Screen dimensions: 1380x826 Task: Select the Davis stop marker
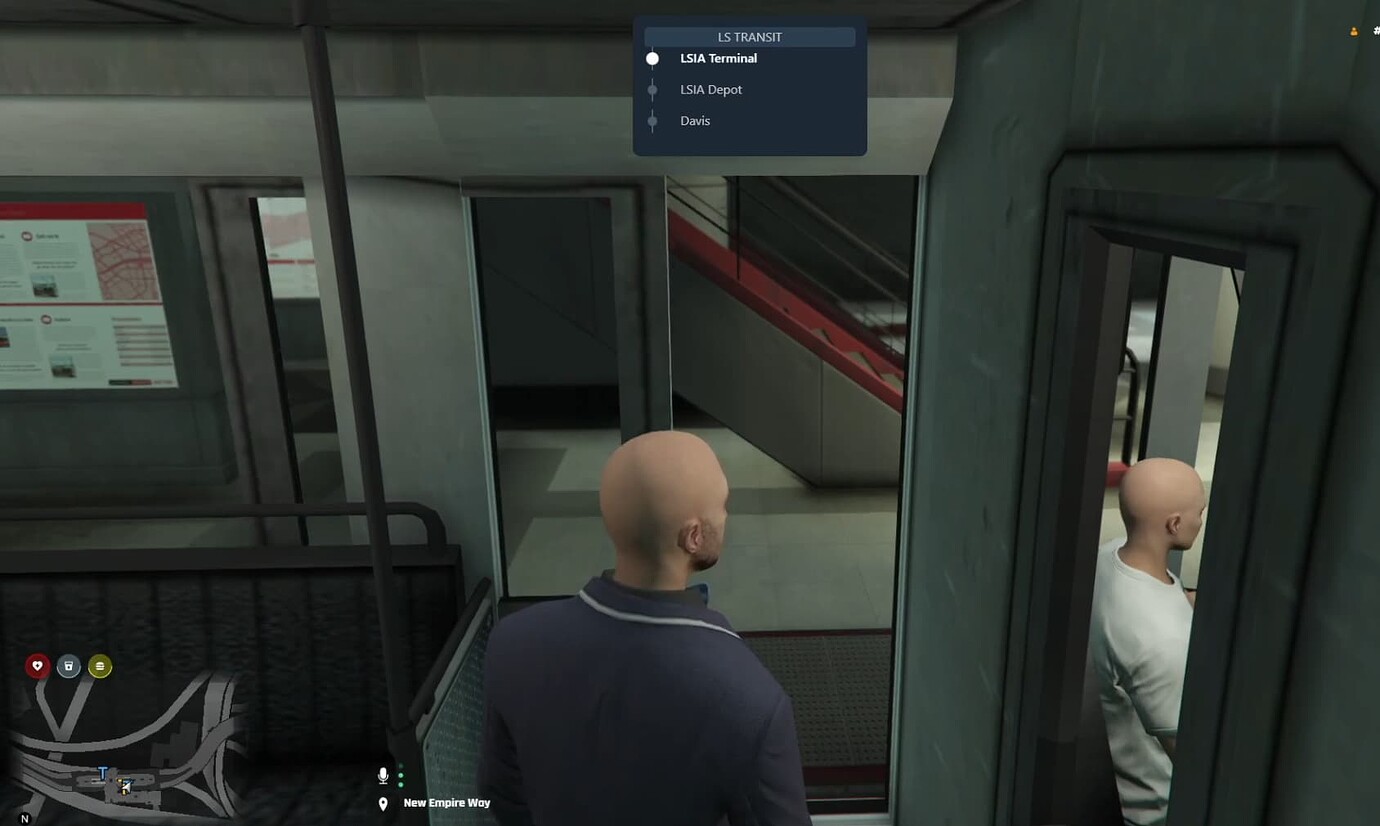(653, 120)
